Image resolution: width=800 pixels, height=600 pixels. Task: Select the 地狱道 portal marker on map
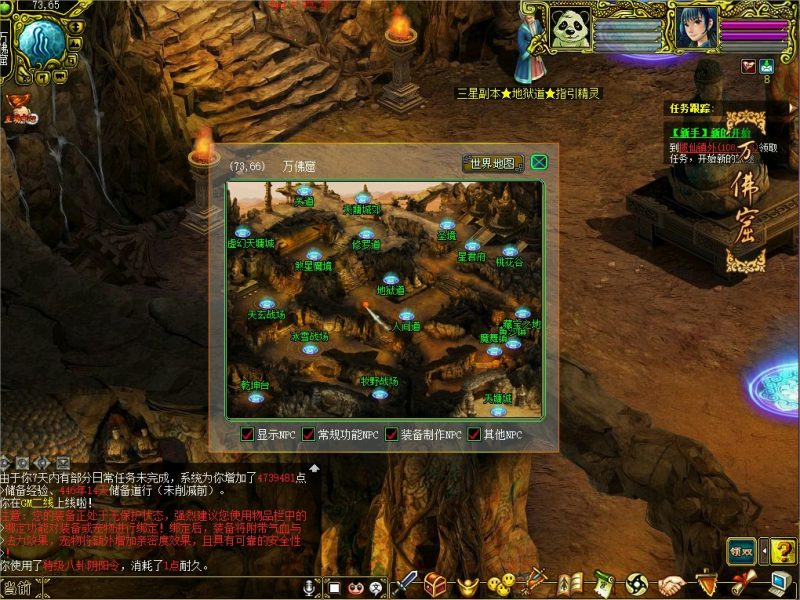[x=391, y=280]
